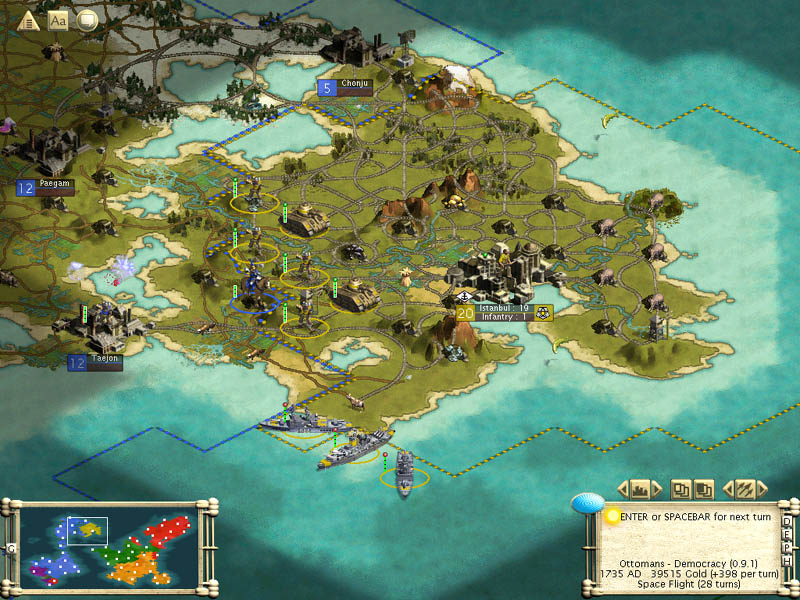Click the 'D' info box button
Image resolution: width=800 pixels, height=600 pixels.
tap(787, 521)
